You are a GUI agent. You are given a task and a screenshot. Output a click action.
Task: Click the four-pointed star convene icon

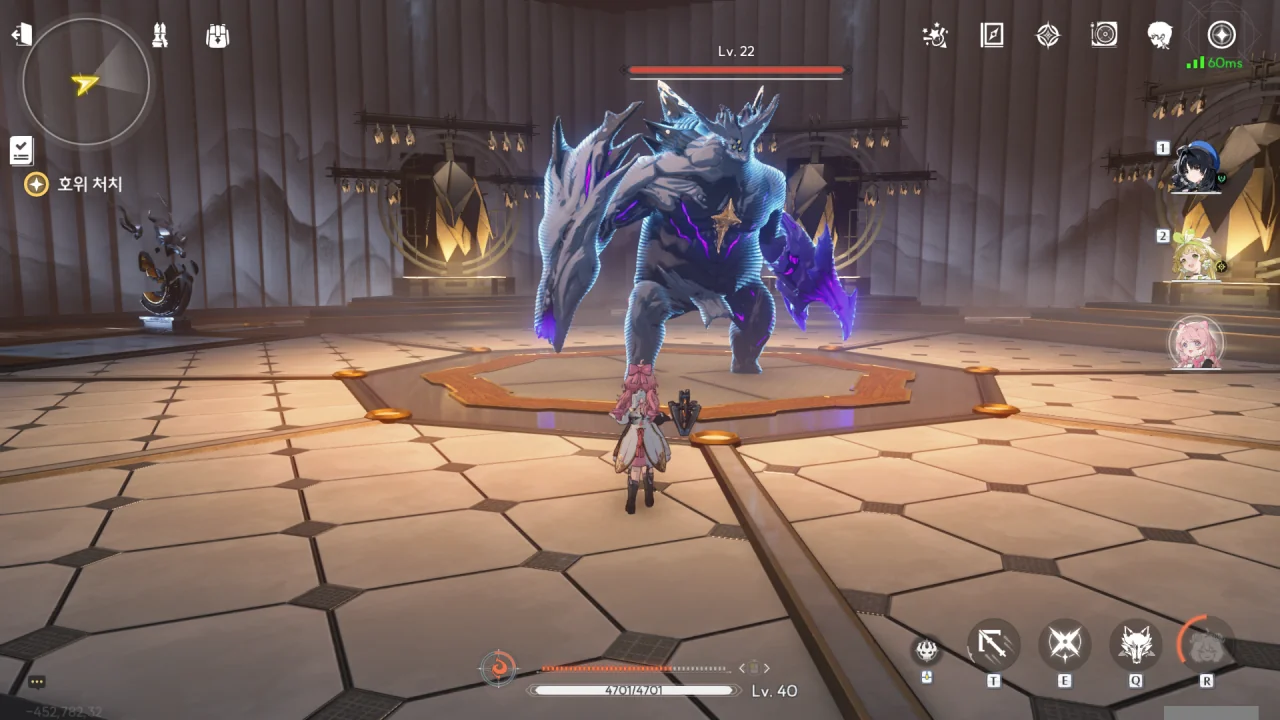(1047, 36)
